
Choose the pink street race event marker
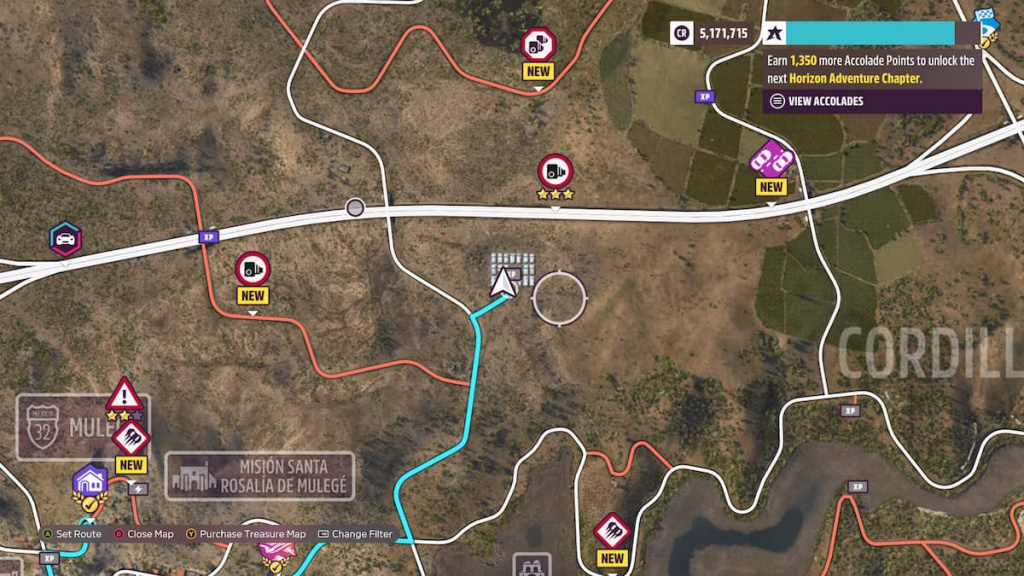[x=771, y=159]
